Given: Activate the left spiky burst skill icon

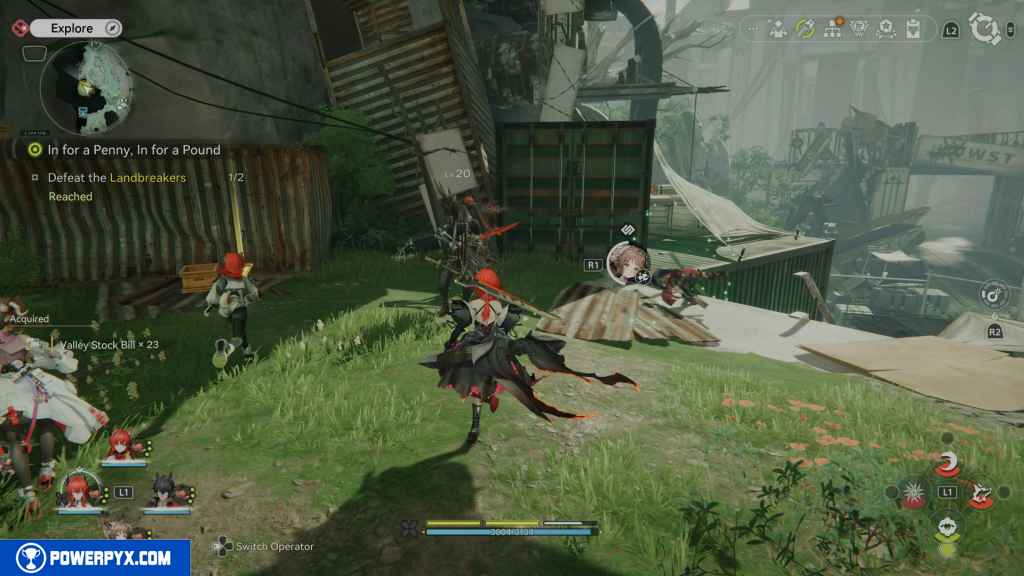Looking at the screenshot, I should coord(913,492).
